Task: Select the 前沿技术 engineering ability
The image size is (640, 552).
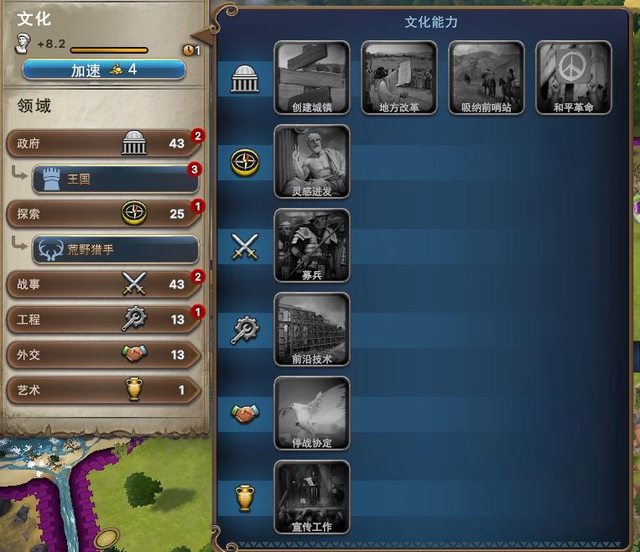Action: [x=311, y=330]
